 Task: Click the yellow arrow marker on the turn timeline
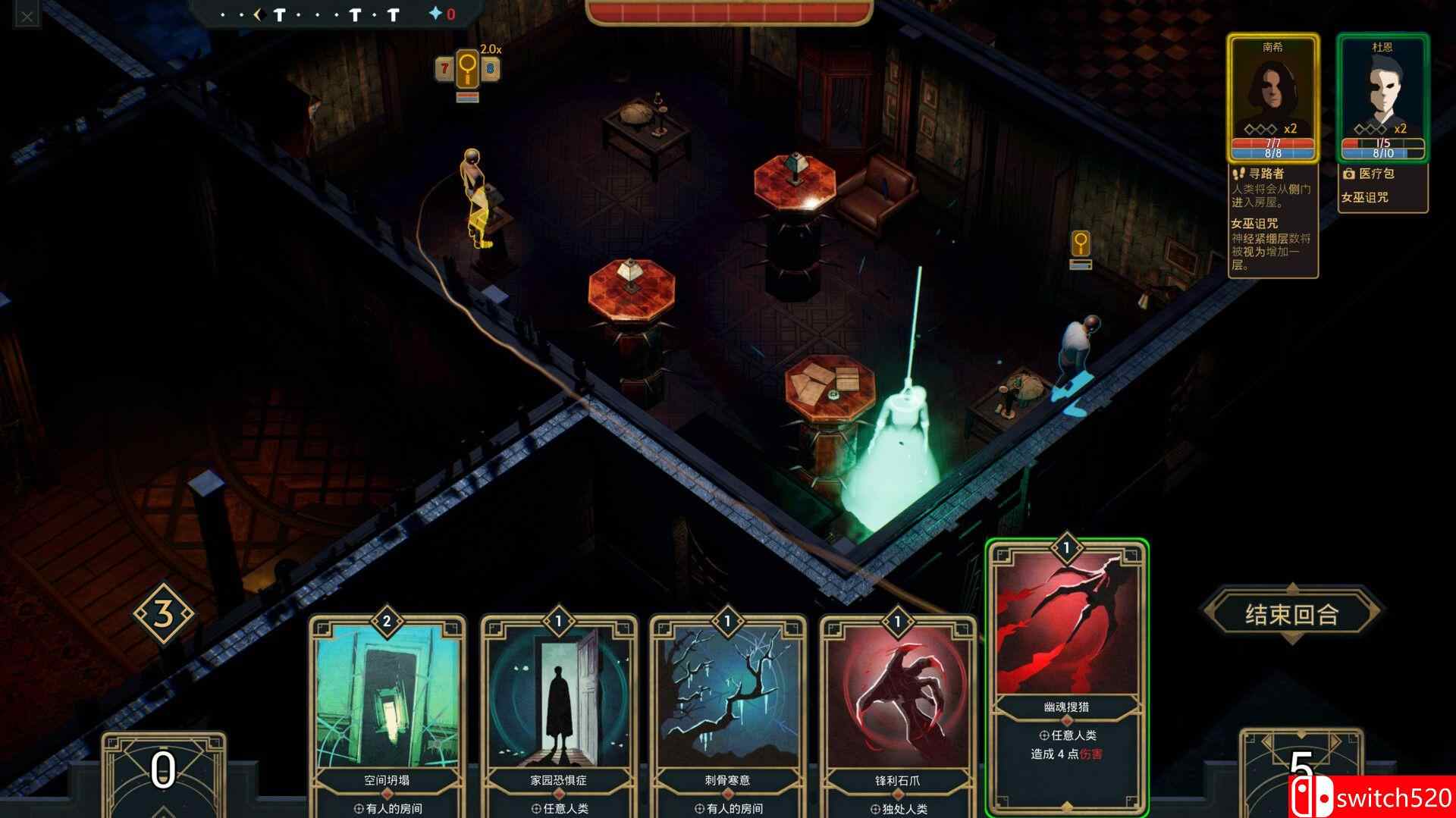coord(260,13)
